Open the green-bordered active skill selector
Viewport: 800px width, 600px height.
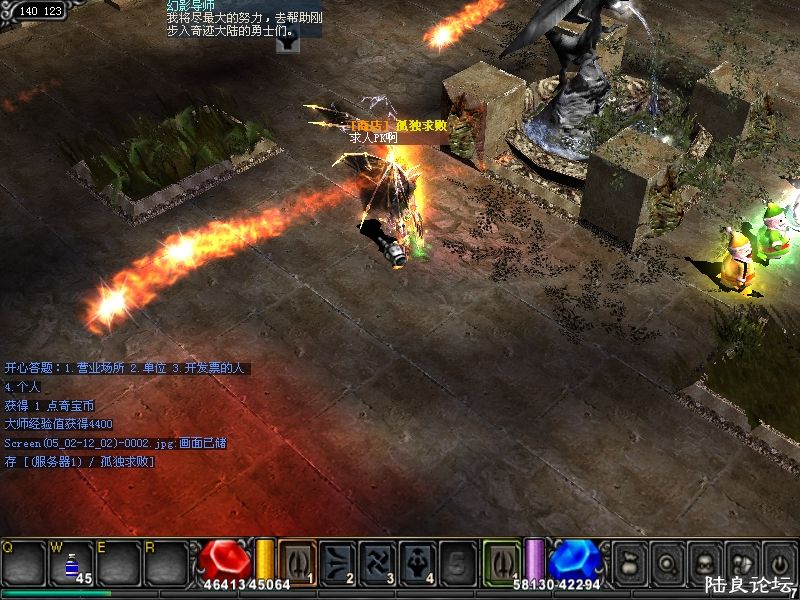pos(502,561)
